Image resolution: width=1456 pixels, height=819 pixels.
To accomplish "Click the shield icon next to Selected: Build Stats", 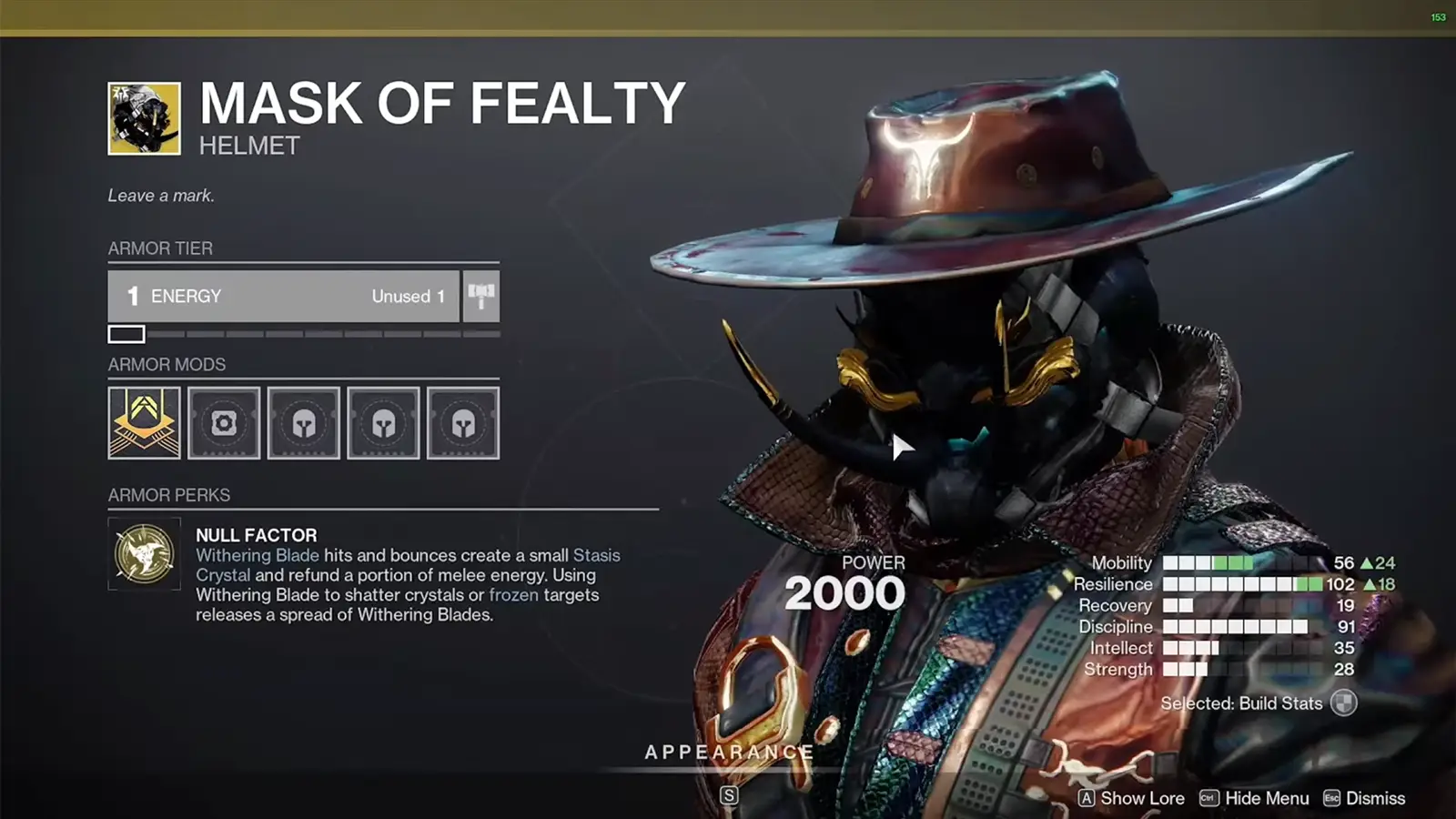I will [1345, 703].
